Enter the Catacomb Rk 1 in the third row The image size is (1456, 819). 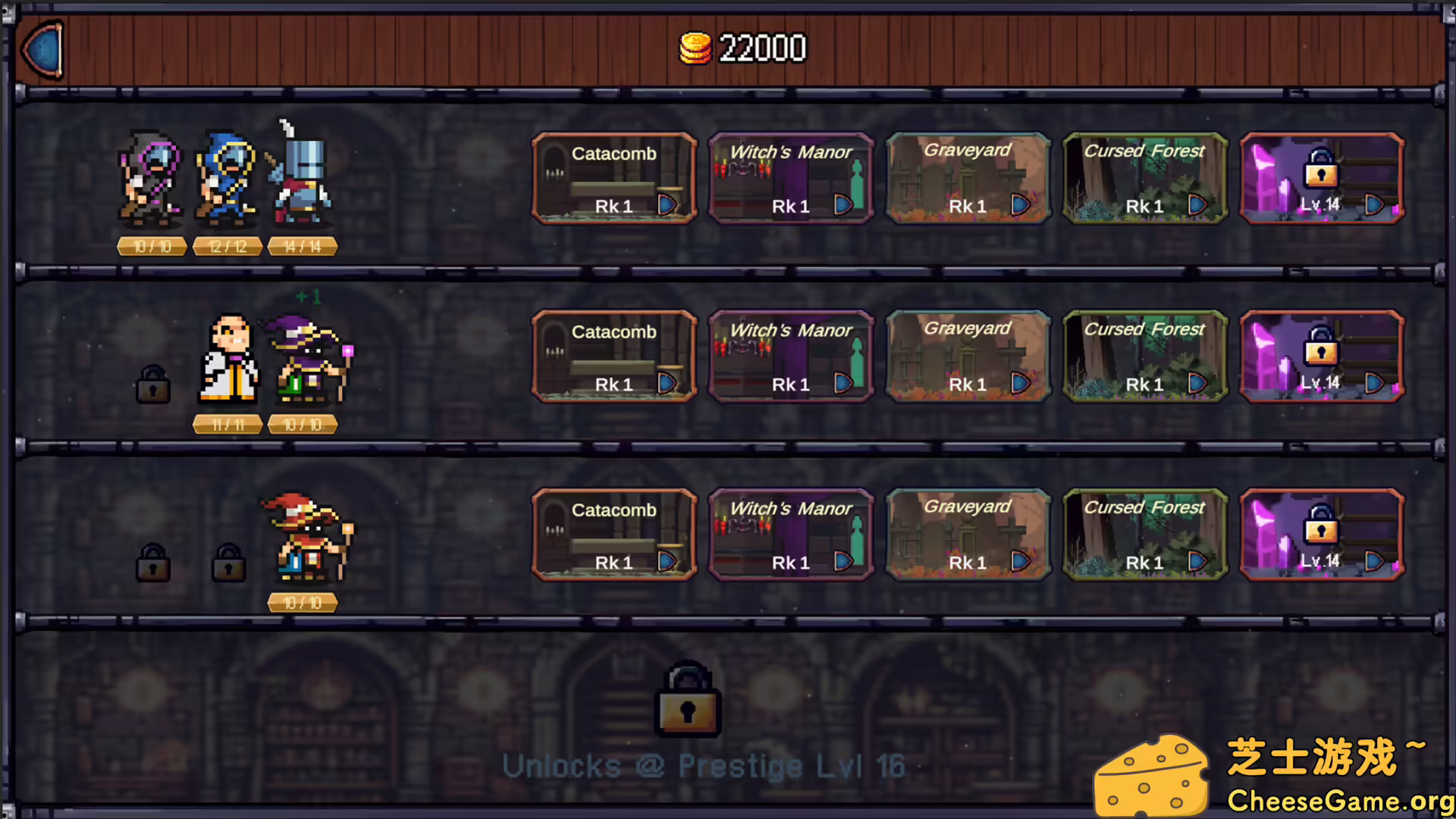tap(614, 535)
